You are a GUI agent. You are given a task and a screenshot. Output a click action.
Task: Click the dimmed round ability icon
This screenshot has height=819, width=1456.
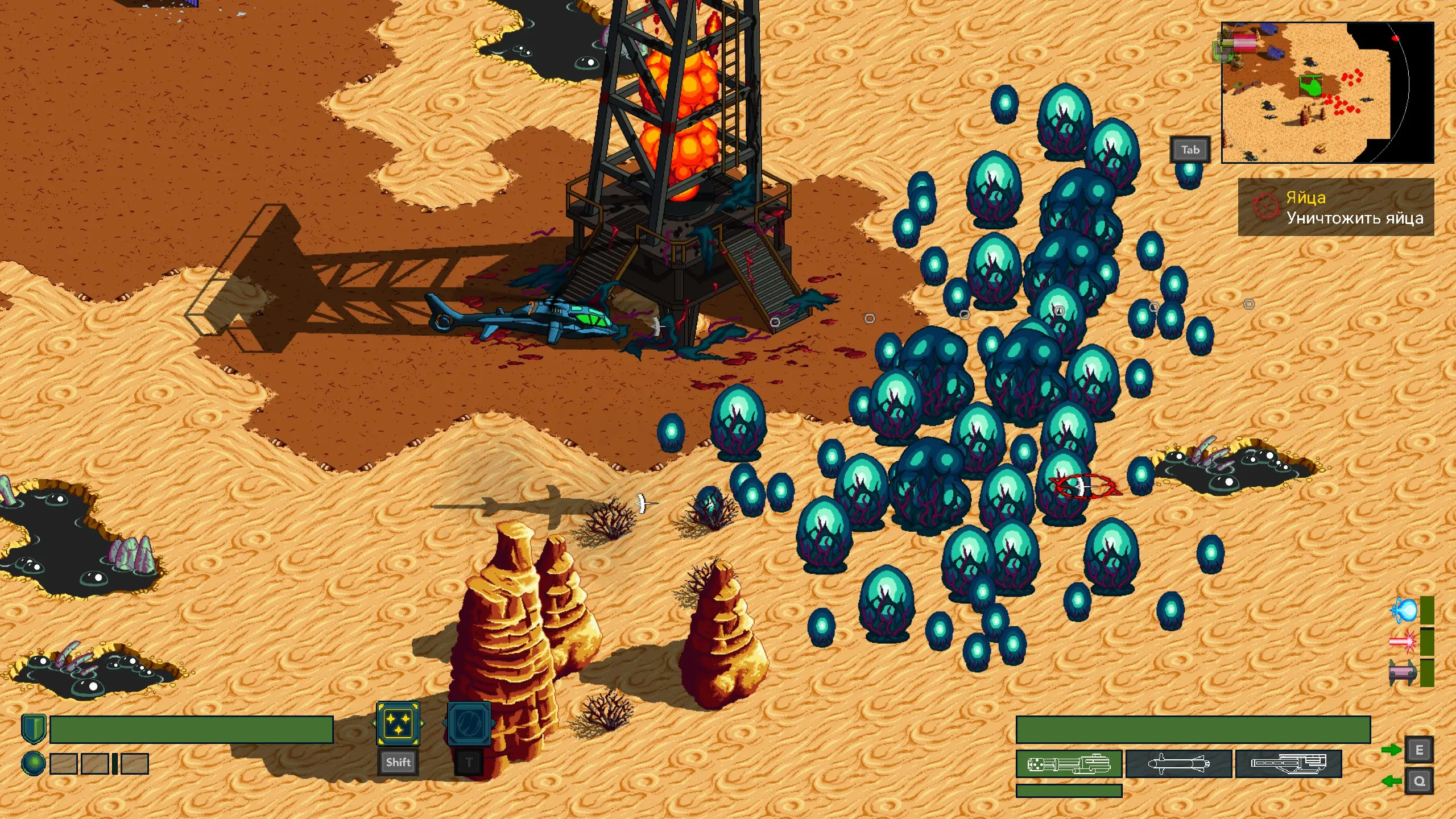click(x=469, y=724)
